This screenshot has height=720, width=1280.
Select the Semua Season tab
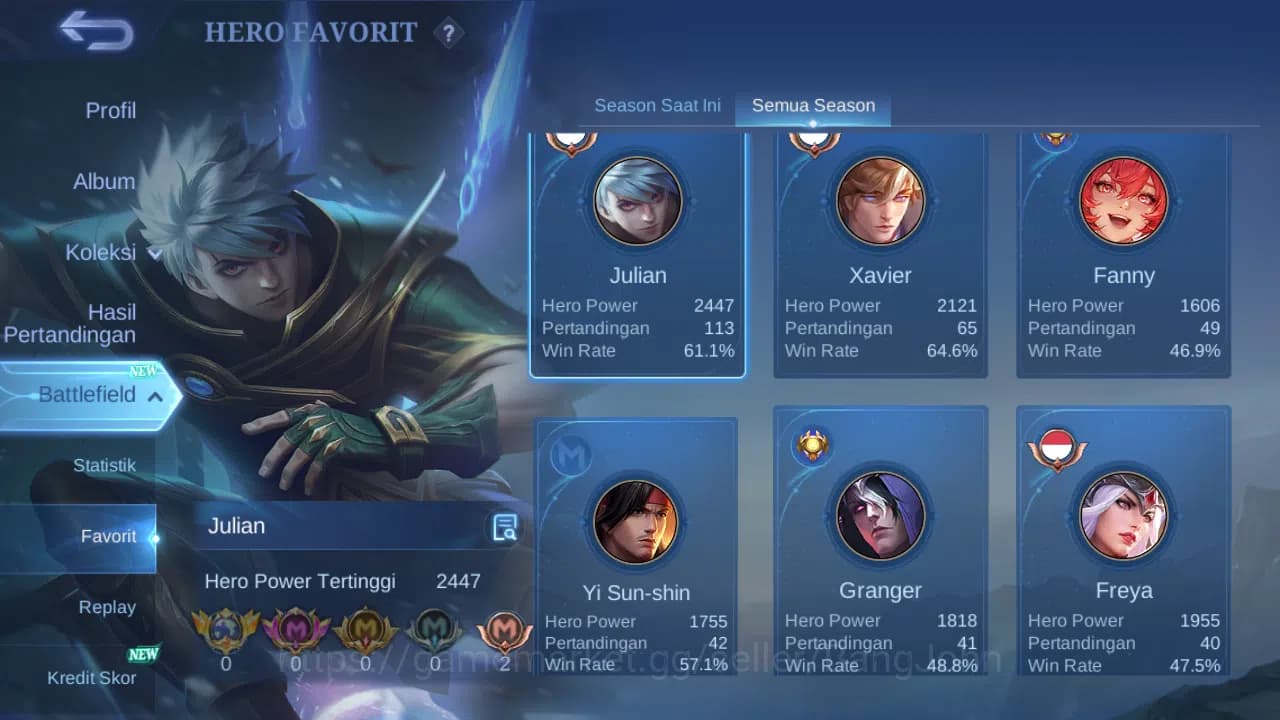812,104
